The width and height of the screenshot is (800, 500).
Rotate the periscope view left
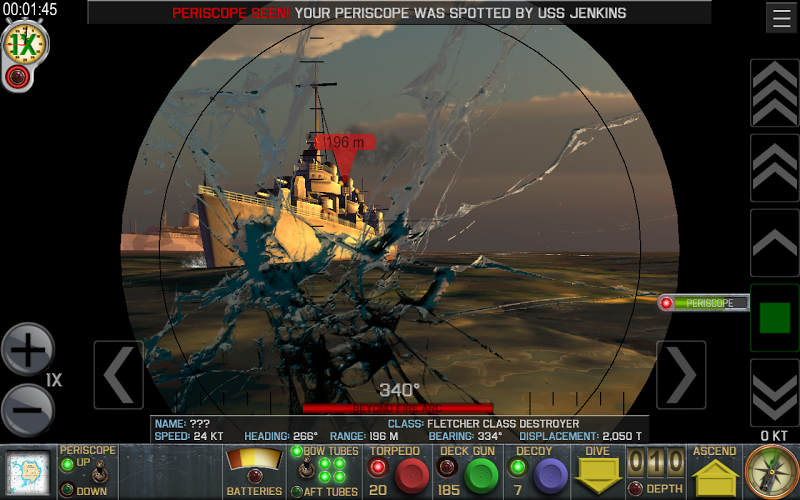(x=118, y=375)
